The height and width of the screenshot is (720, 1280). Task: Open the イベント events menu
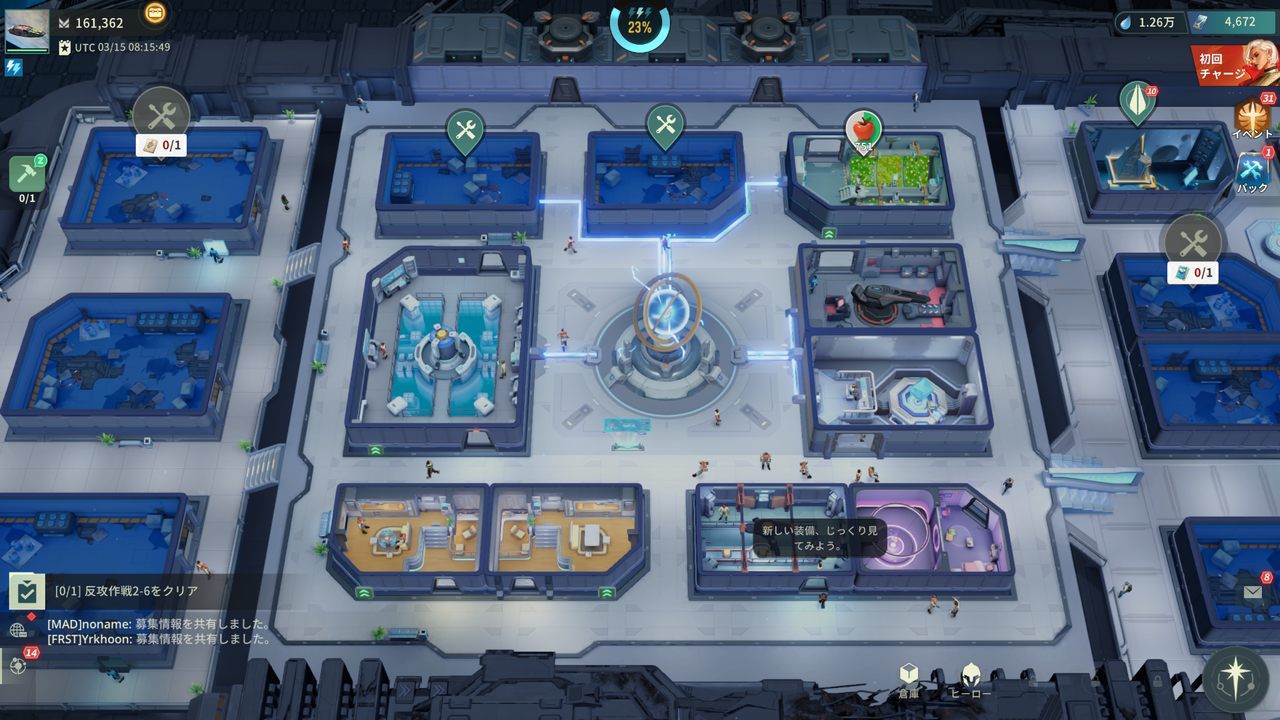point(1252,119)
